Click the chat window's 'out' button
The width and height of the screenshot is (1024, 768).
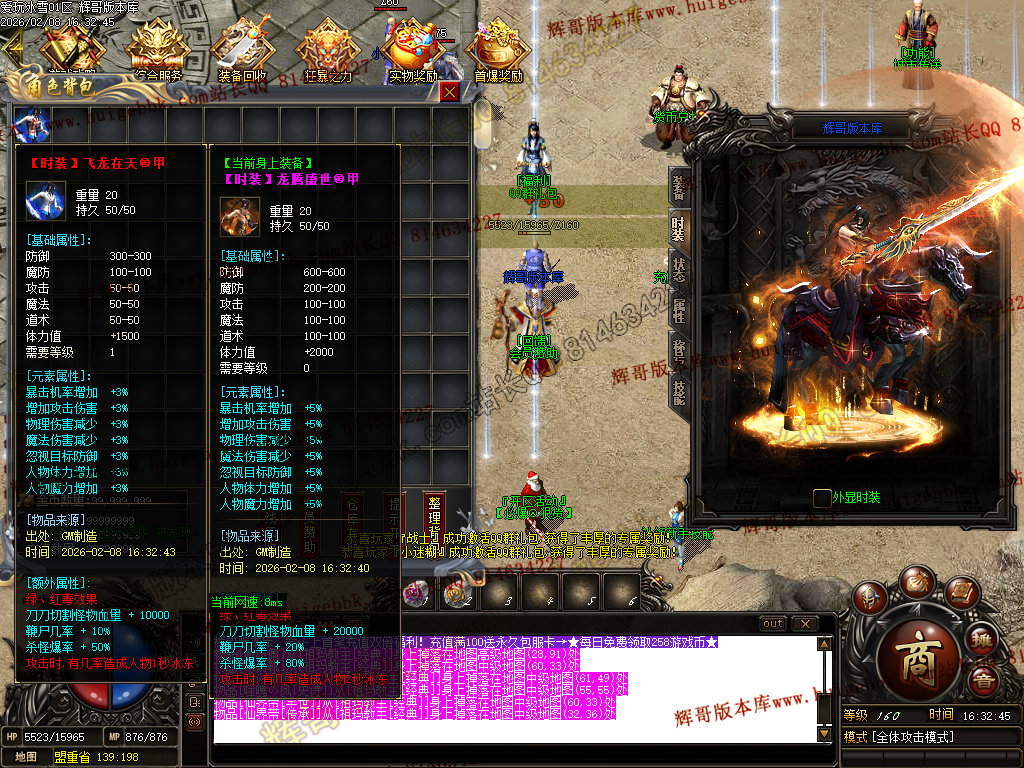tap(773, 624)
